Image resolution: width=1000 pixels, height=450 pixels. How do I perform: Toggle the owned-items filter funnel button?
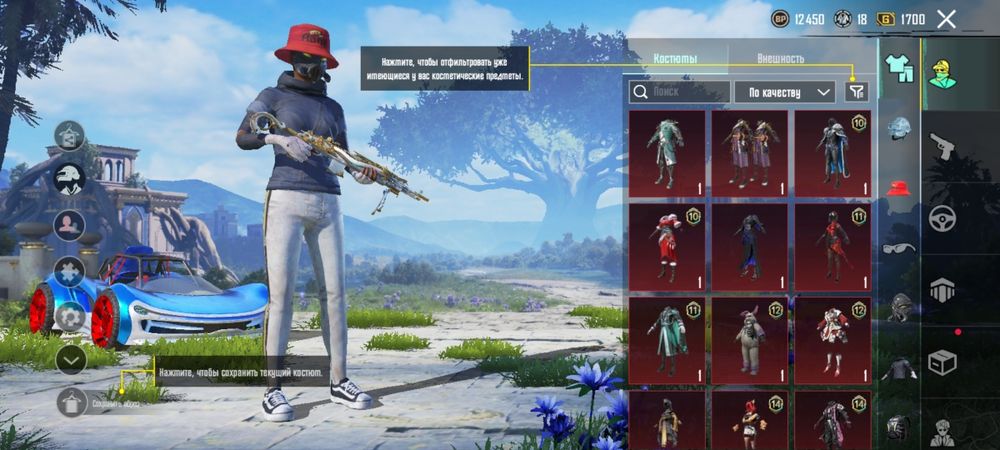tap(856, 92)
